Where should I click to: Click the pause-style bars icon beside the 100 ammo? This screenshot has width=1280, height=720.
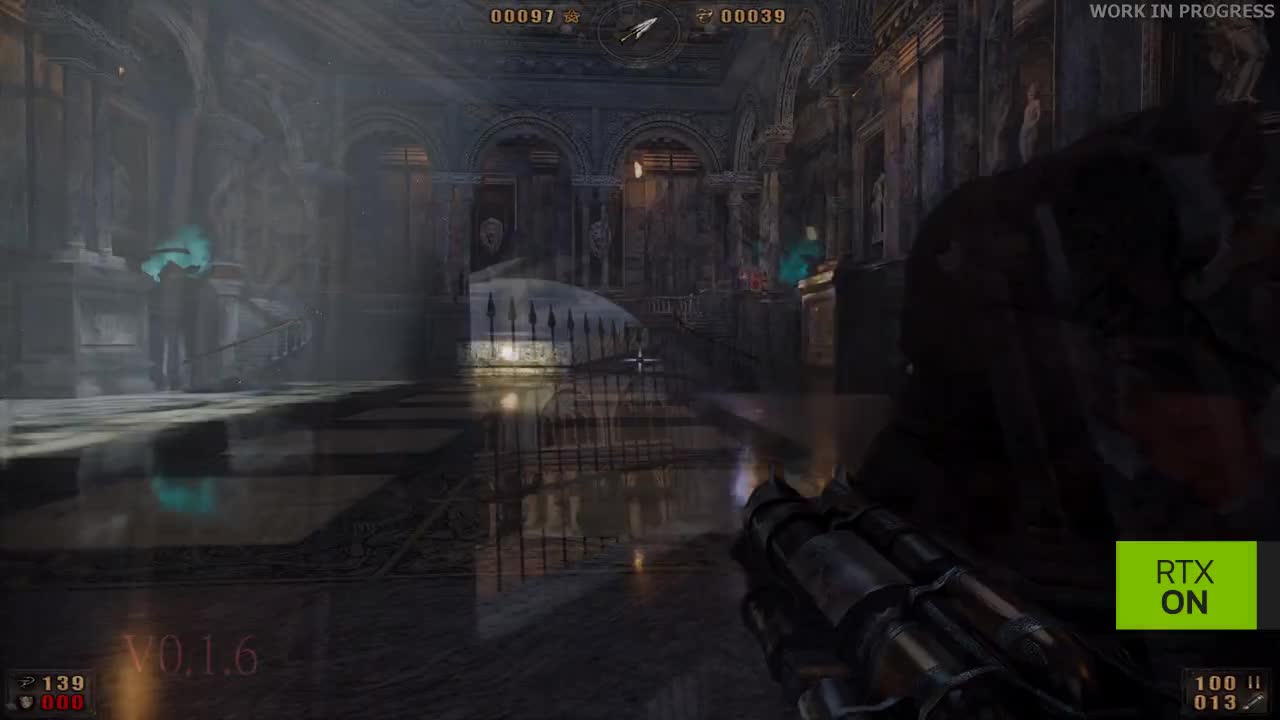(1255, 681)
